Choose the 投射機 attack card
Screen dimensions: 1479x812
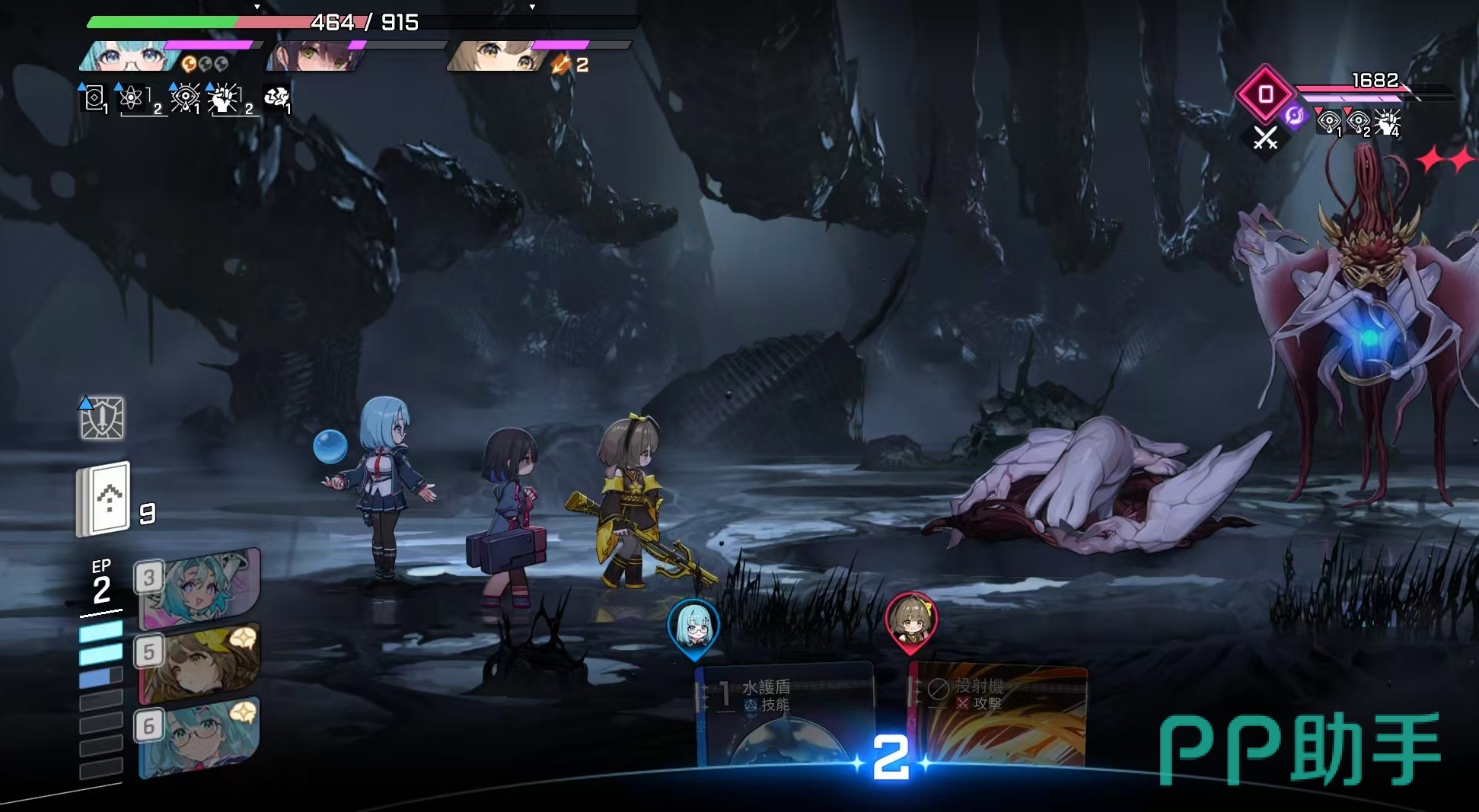999,714
